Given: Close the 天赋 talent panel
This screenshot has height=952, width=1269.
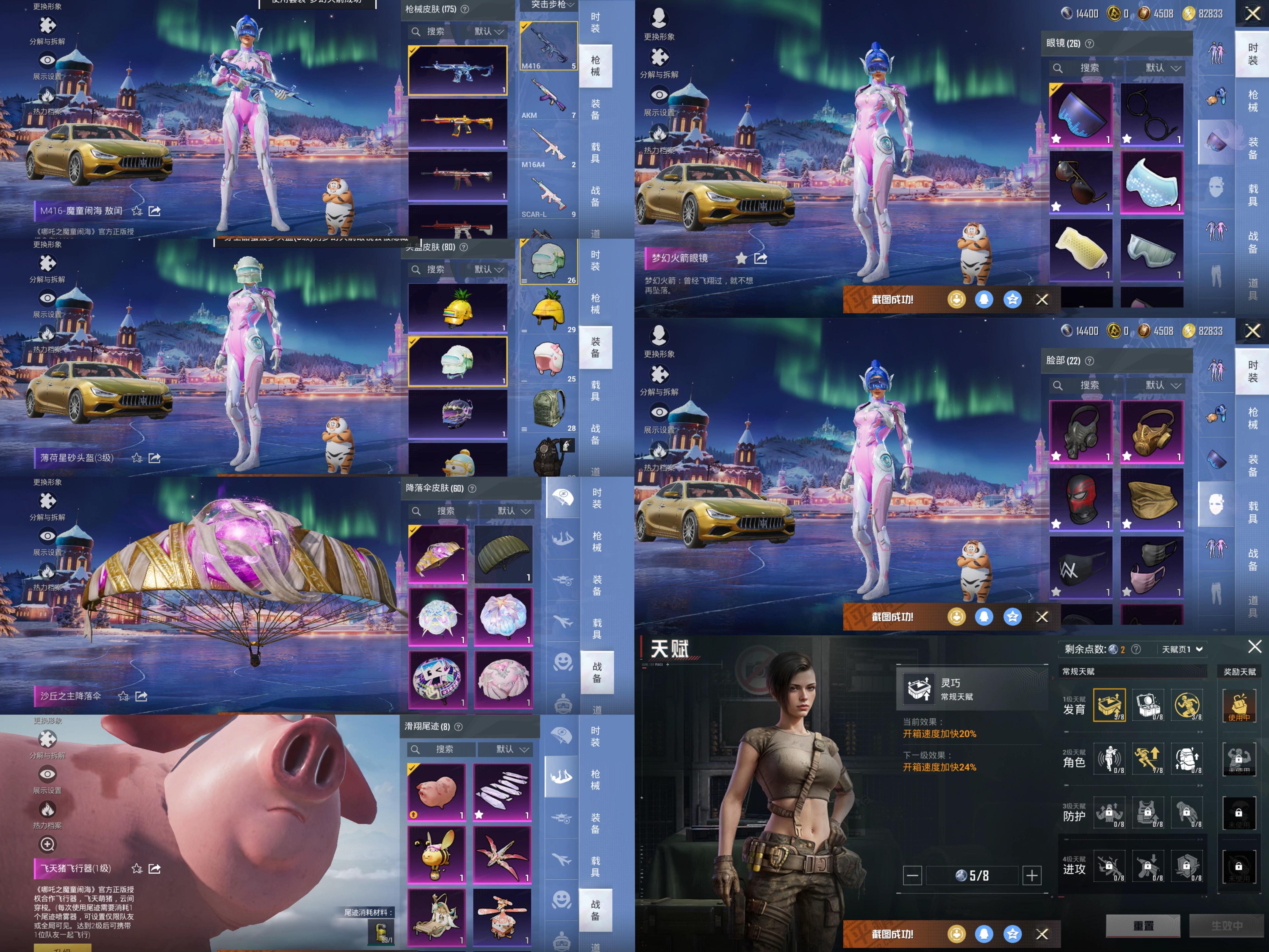Looking at the screenshot, I should (1254, 647).
